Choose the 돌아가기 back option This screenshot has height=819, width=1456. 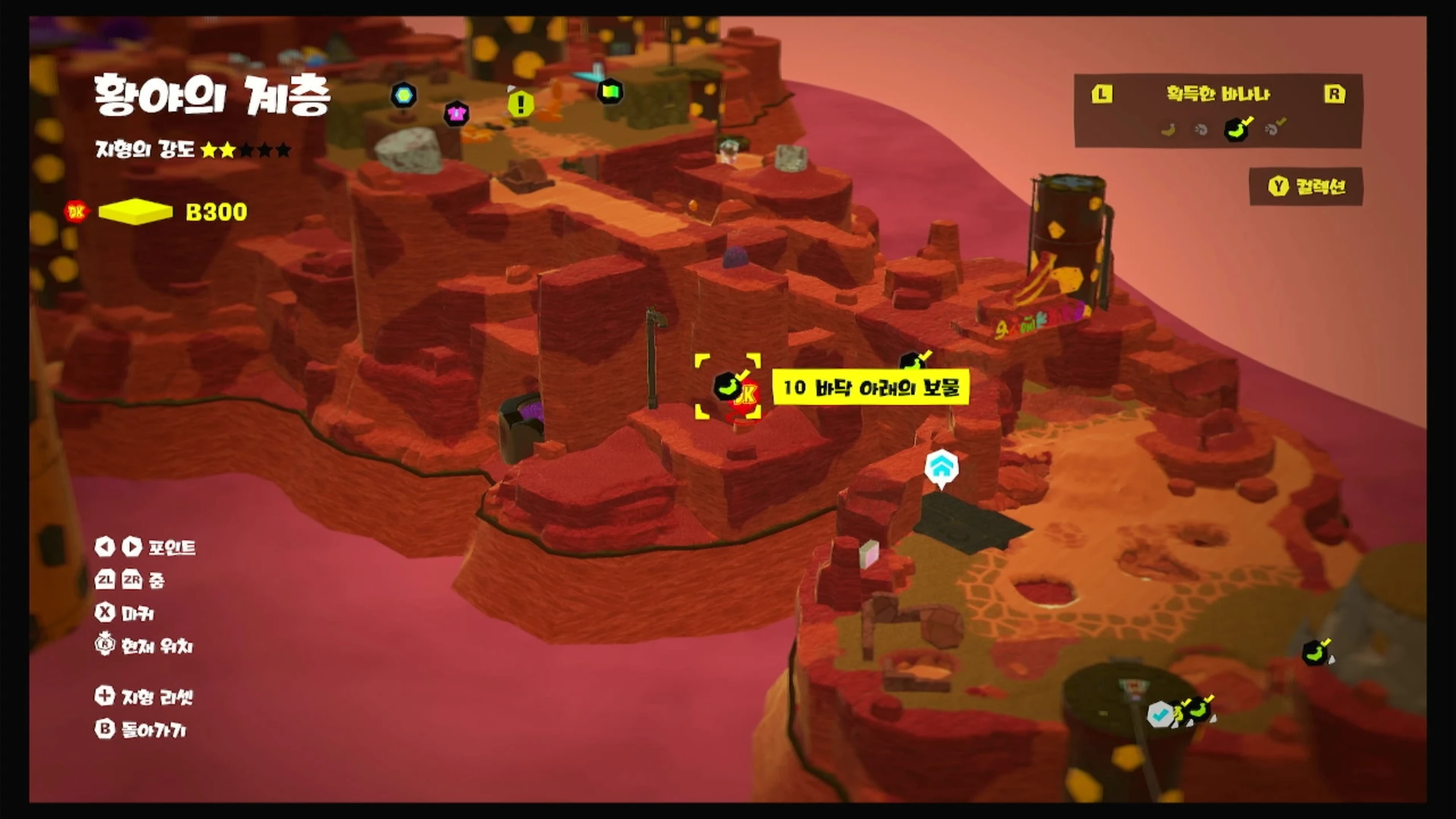[x=141, y=729]
